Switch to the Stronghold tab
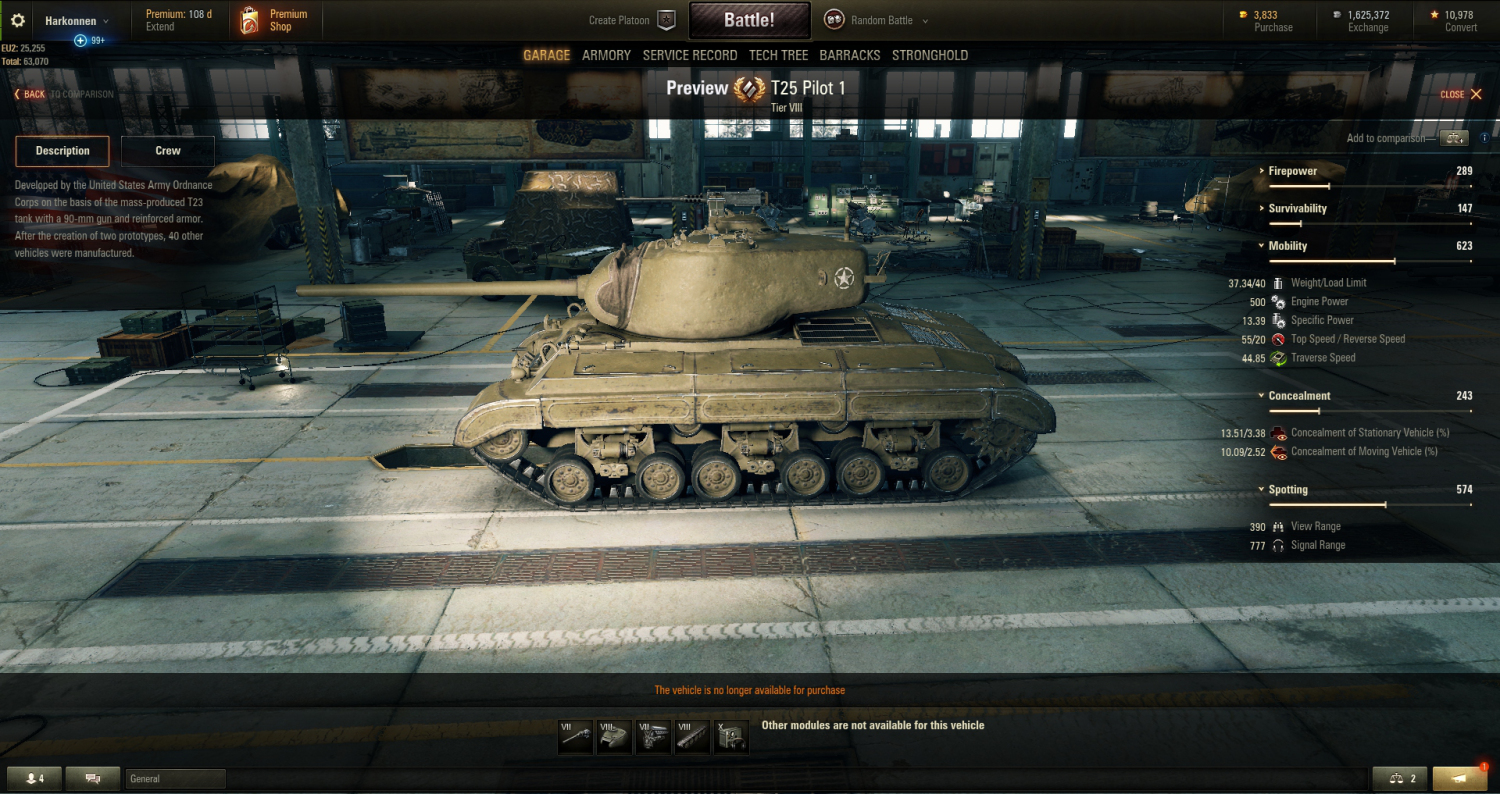The height and width of the screenshot is (794, 1500). point(930,55)
